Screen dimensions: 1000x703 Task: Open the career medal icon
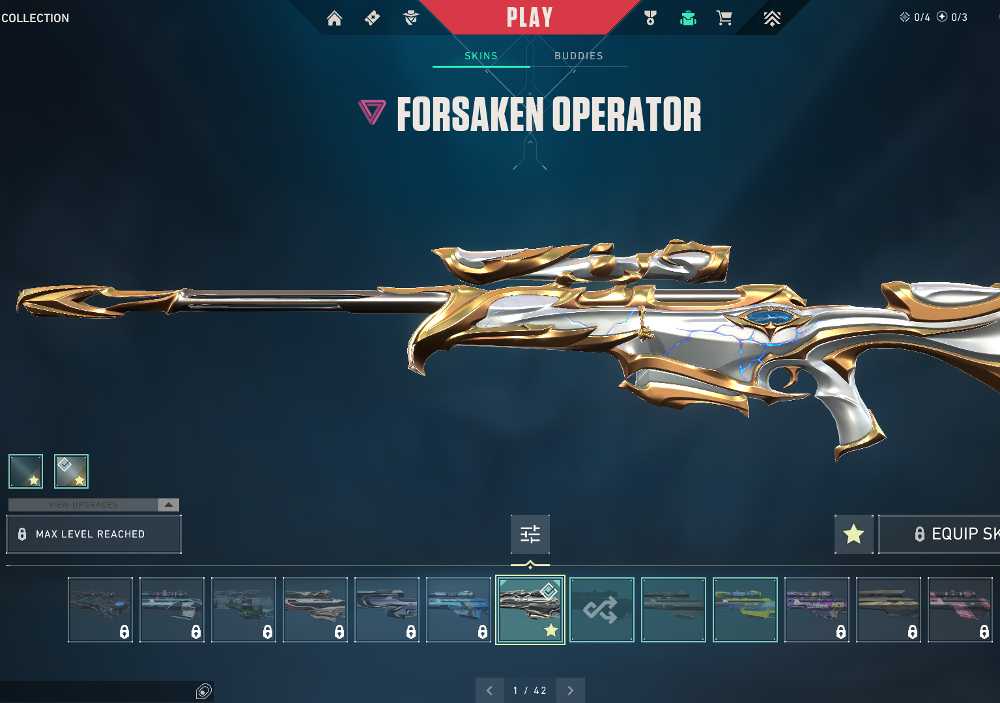click(651, 18)
